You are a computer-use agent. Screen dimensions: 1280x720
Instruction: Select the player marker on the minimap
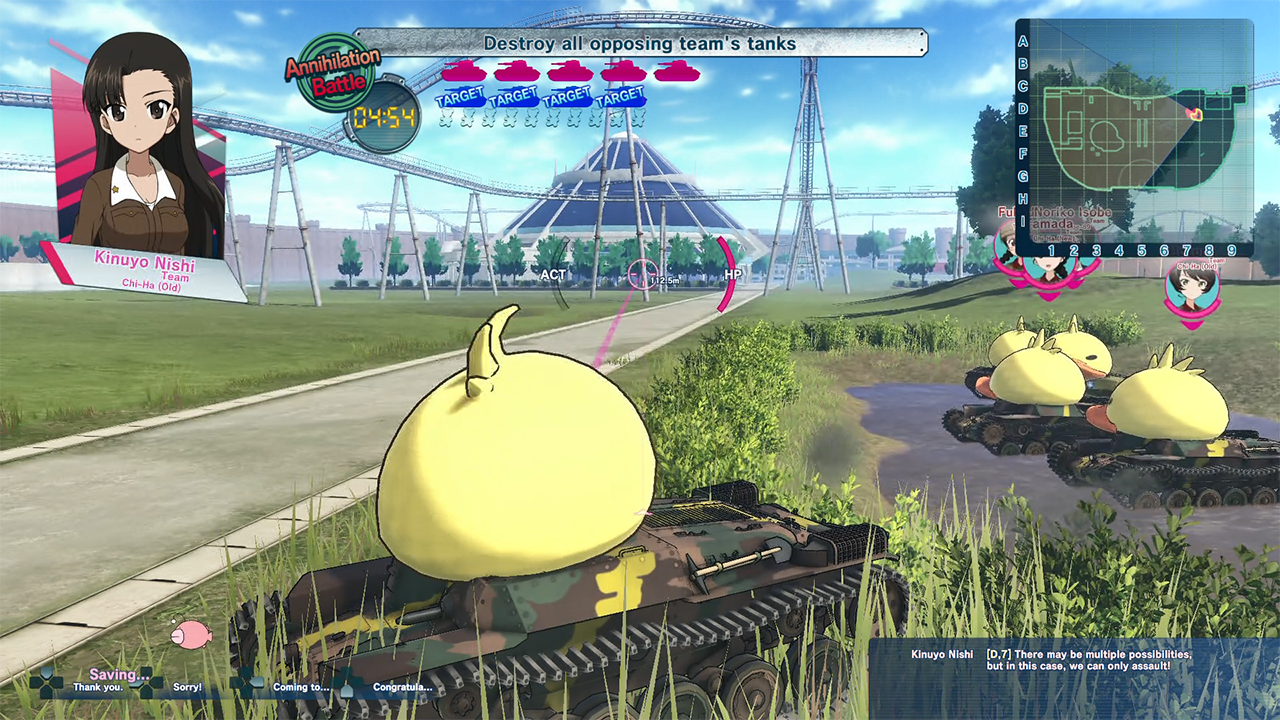point(1192,114)
